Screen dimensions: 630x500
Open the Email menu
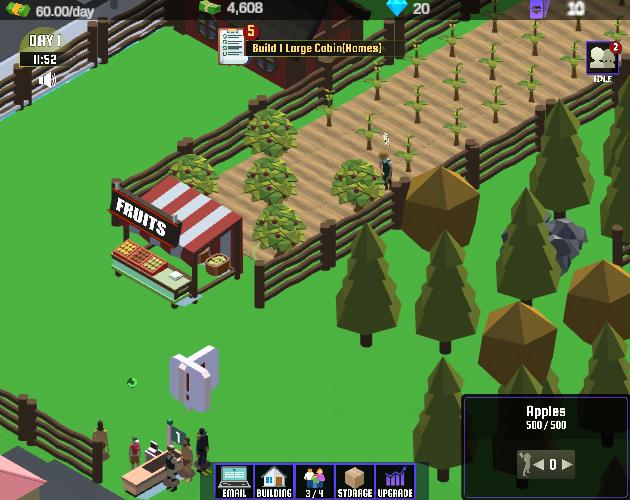[234, 481]
